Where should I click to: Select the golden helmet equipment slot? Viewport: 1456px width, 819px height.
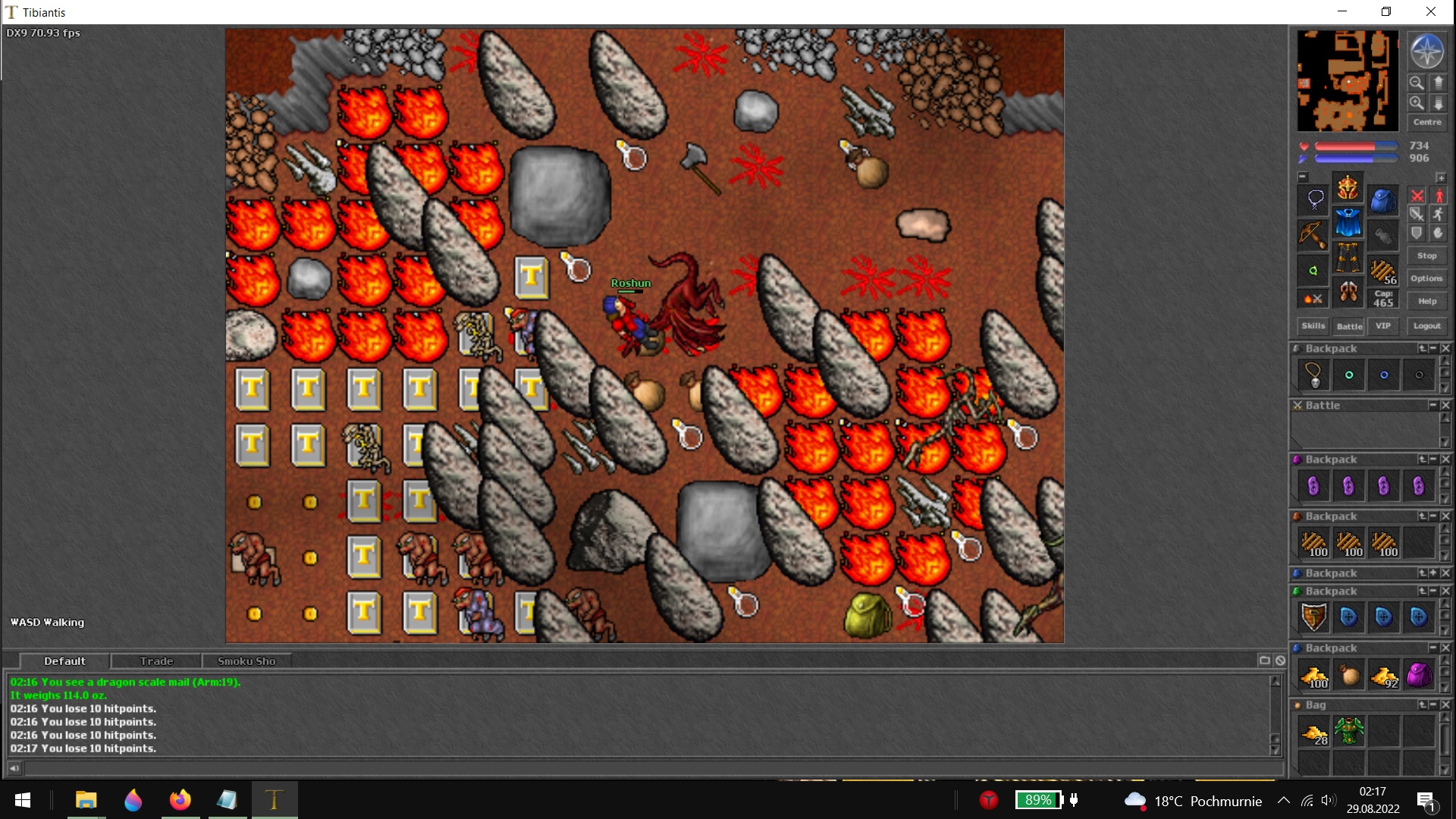pos(1348,187)
